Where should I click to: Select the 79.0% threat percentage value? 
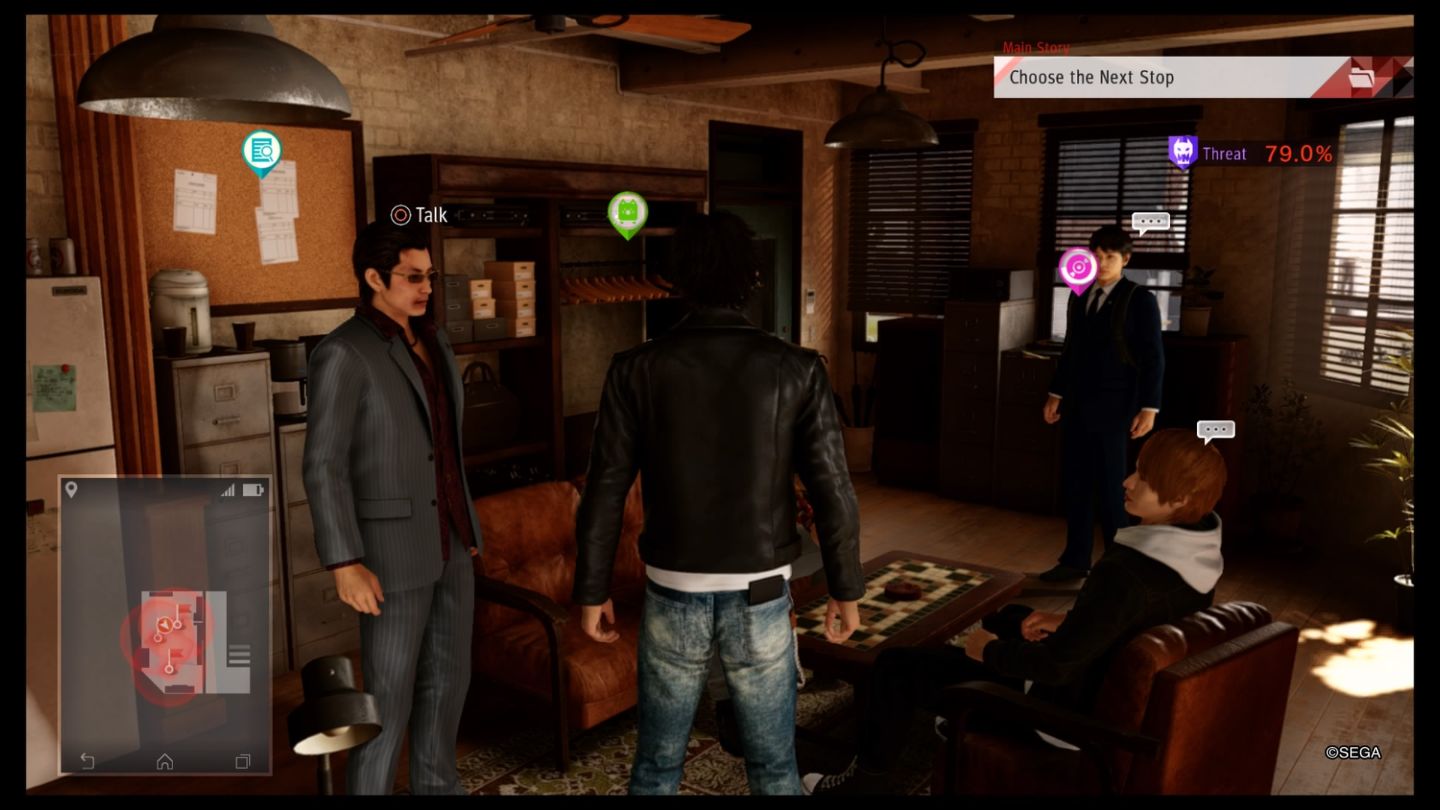click(x=1298, y=153)
